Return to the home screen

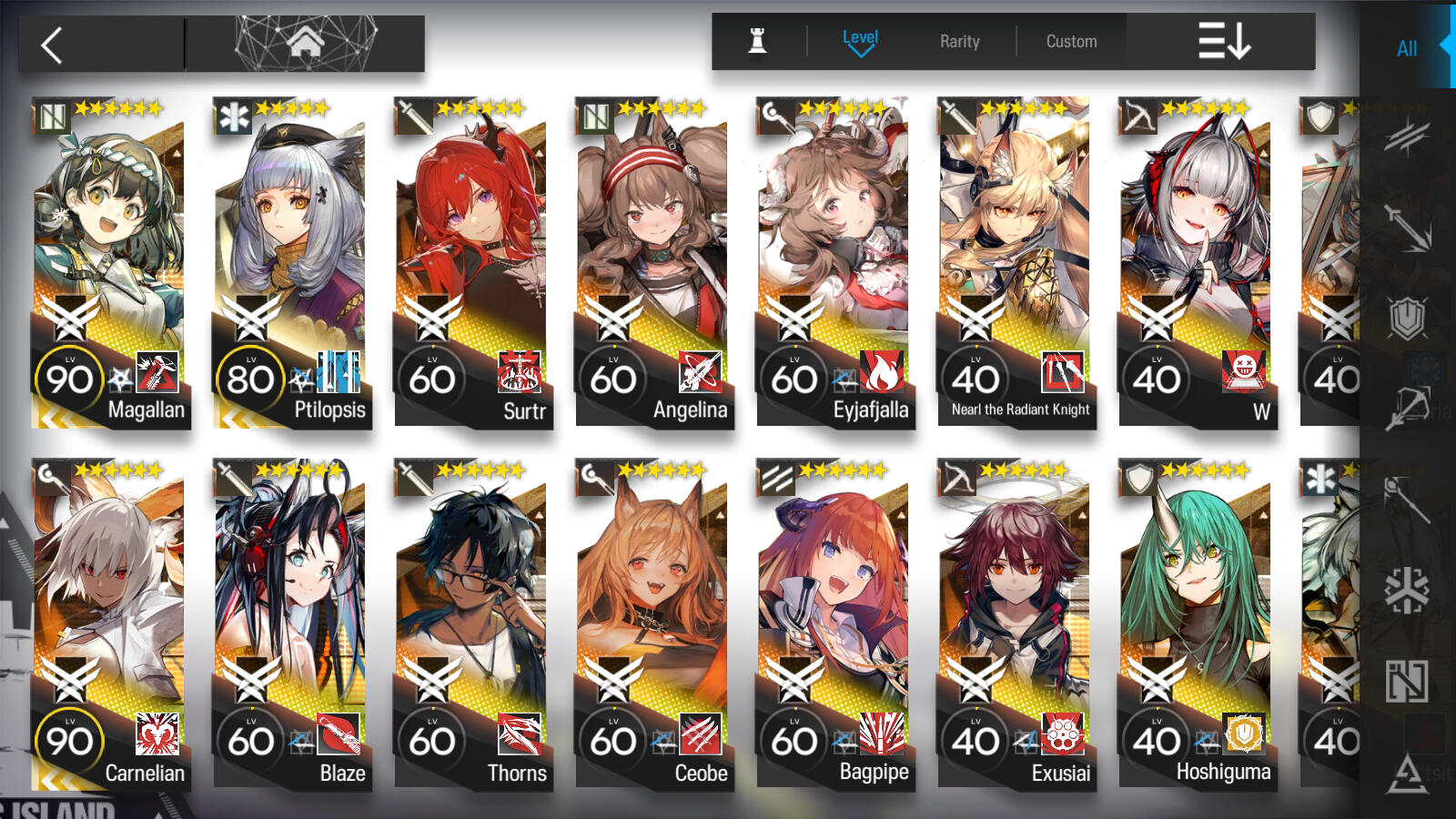click(x=305, y=43)
